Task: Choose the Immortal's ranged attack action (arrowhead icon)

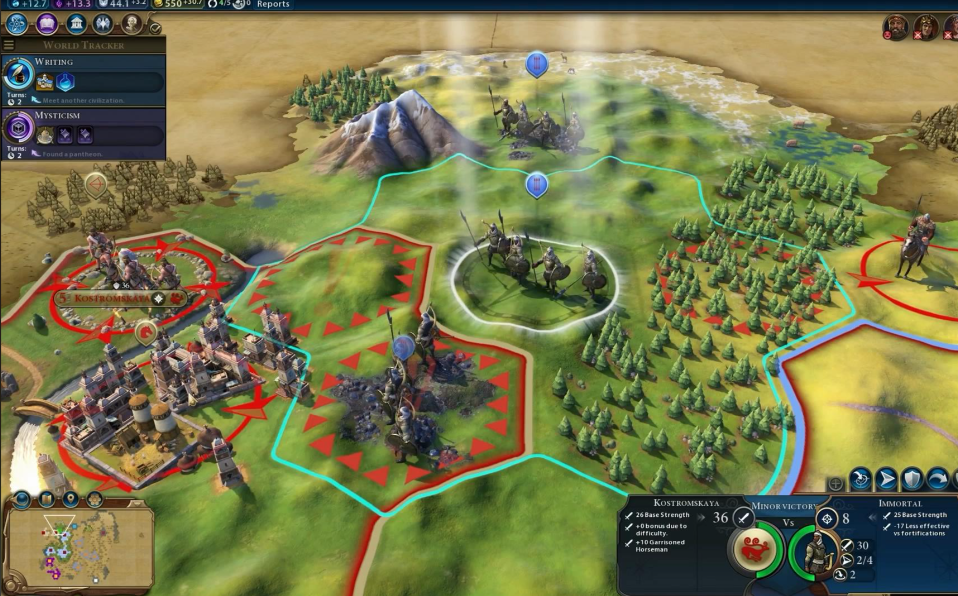Action: (887, 479)
